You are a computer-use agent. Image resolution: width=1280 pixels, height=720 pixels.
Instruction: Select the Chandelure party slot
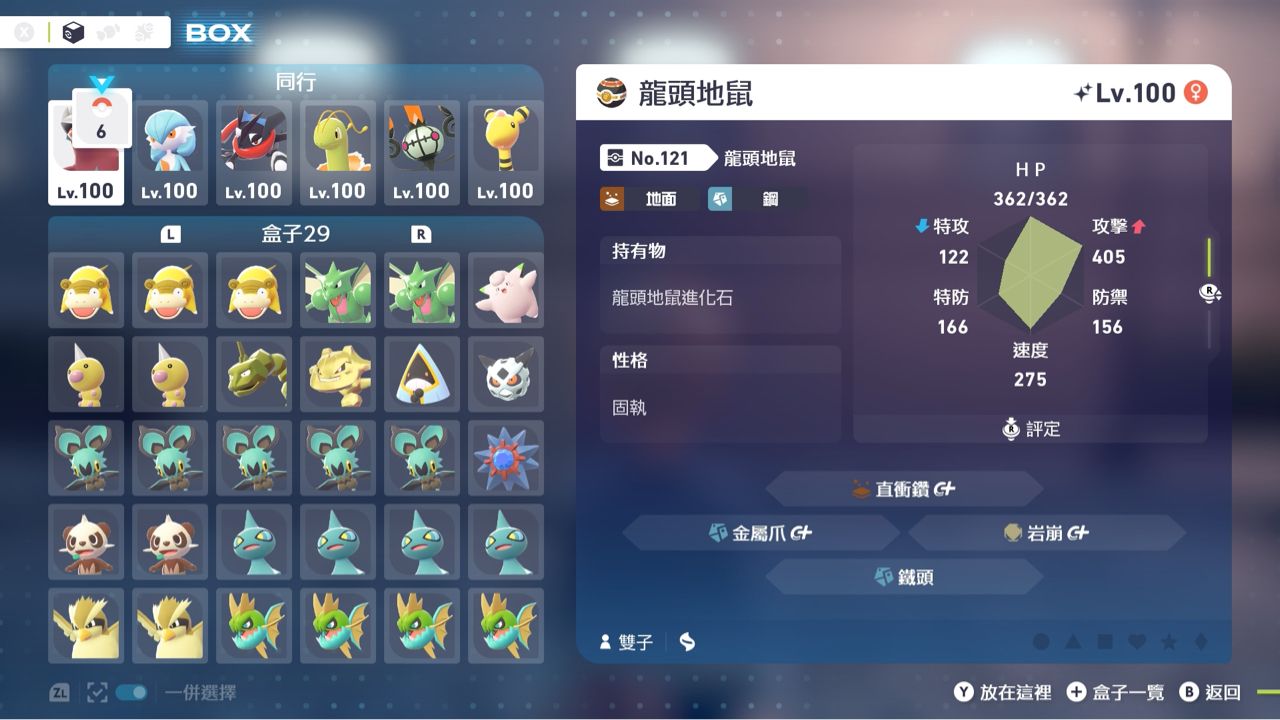[422, 152]
